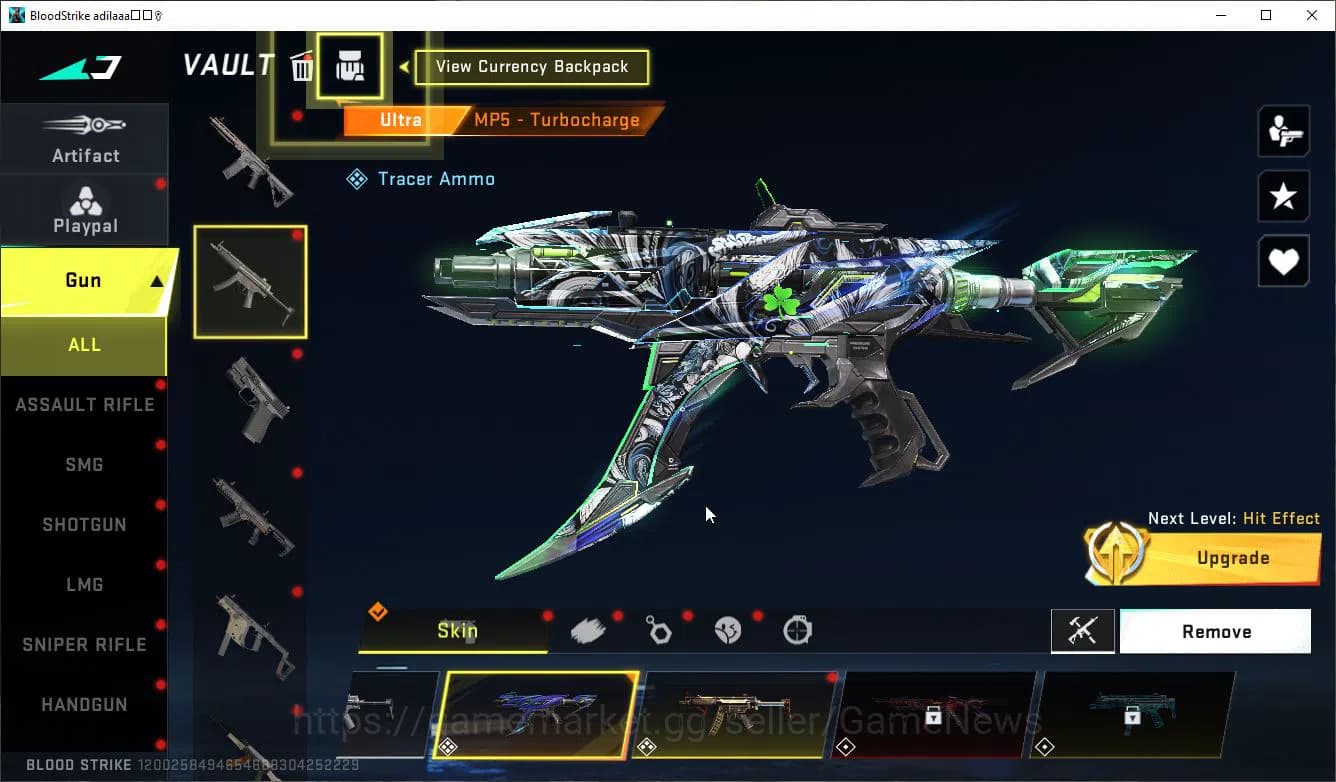Toggle the heart favorite icon
Screen dimensions: 1336x782
[1283, 261]
